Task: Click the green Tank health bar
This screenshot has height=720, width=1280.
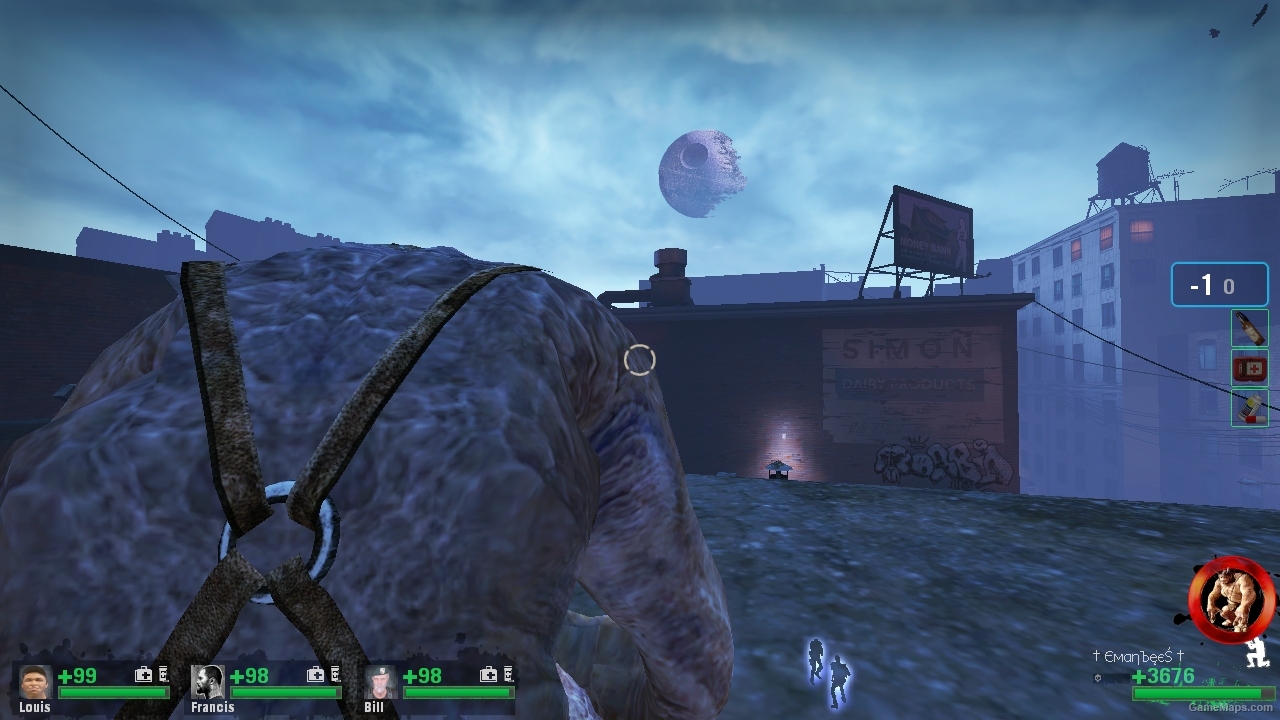Action: click(1200, 693)
